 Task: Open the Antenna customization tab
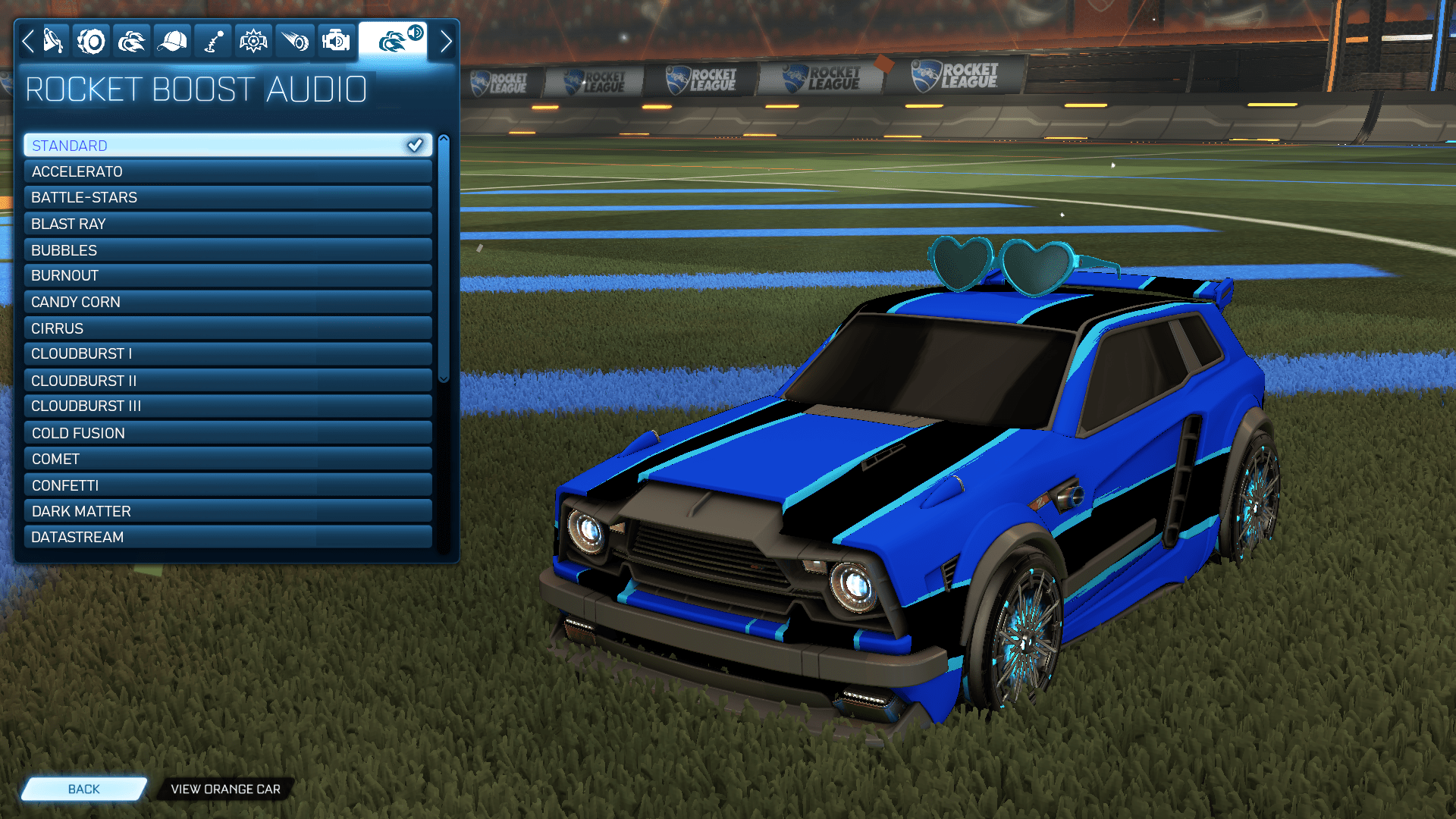tap(212, 41)
